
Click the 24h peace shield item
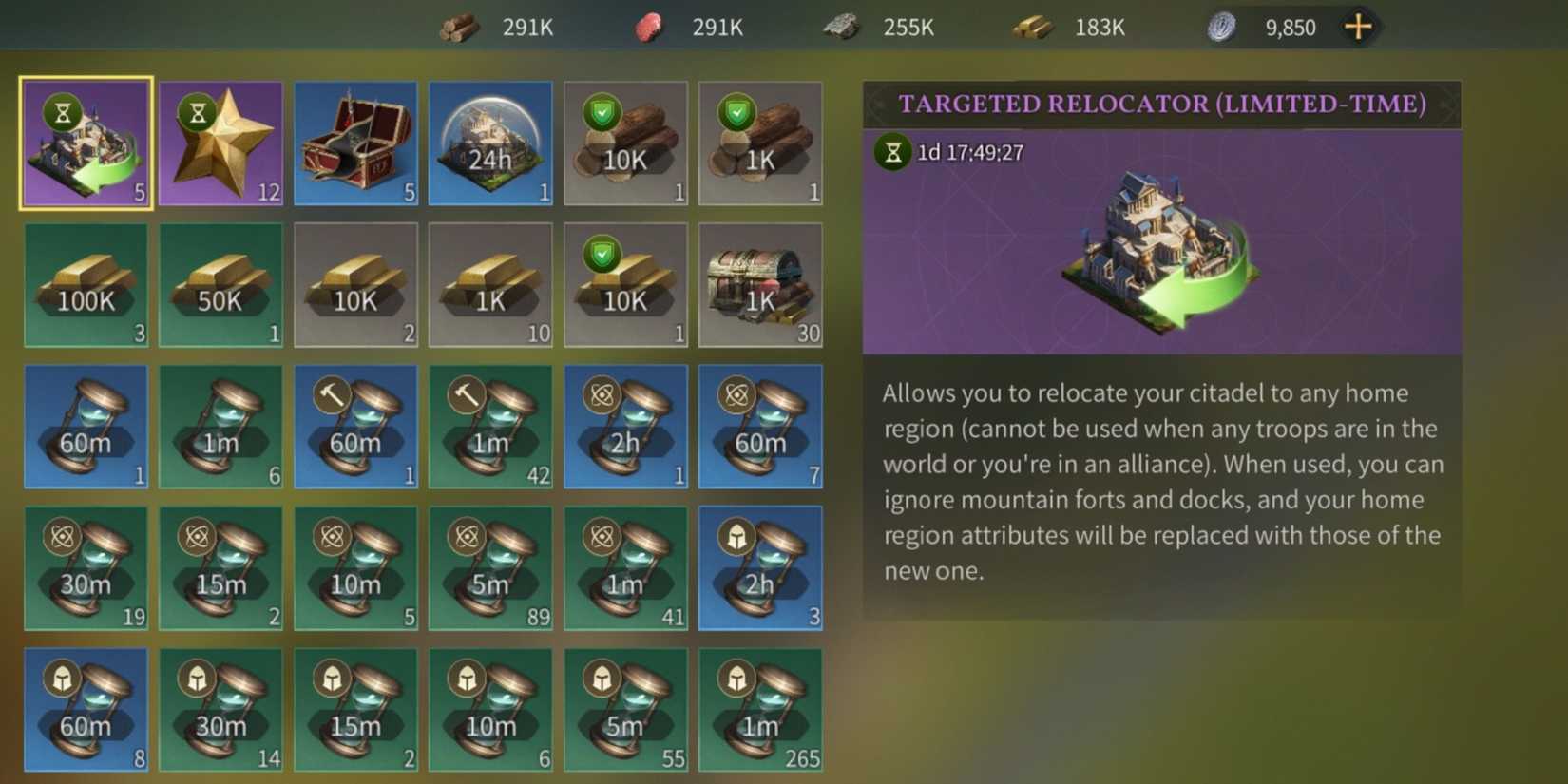pyautogui.click(x=490, y=143)
